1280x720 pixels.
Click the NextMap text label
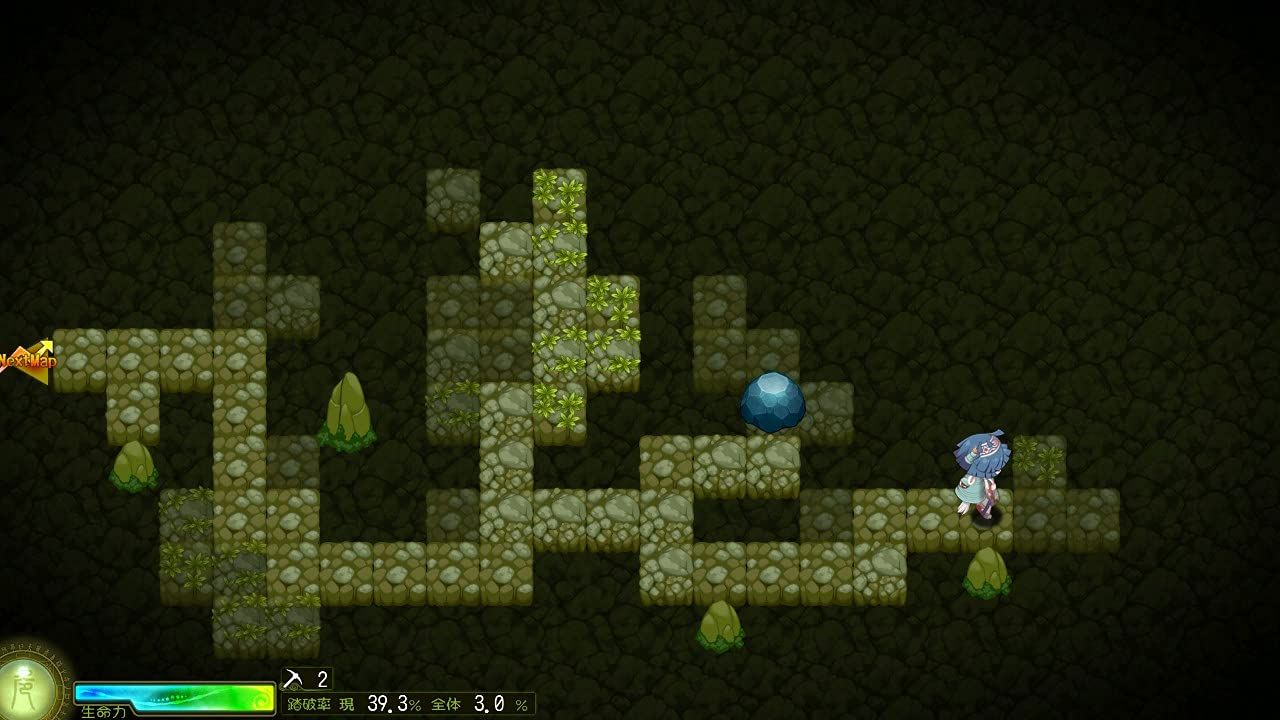(x=27, y=360)
